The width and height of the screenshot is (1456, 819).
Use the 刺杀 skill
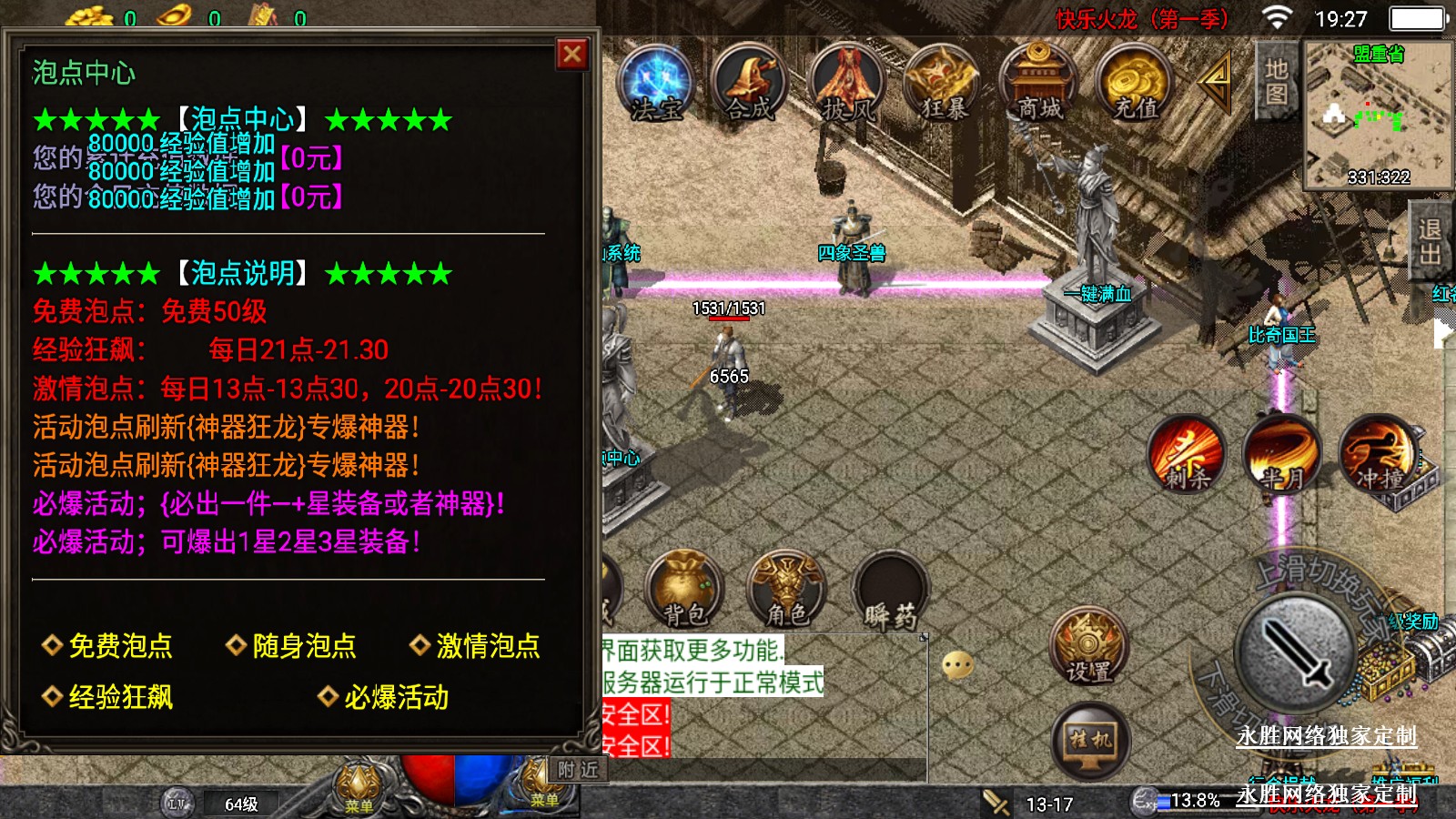pyautogui.click(x=1187, y=454)
